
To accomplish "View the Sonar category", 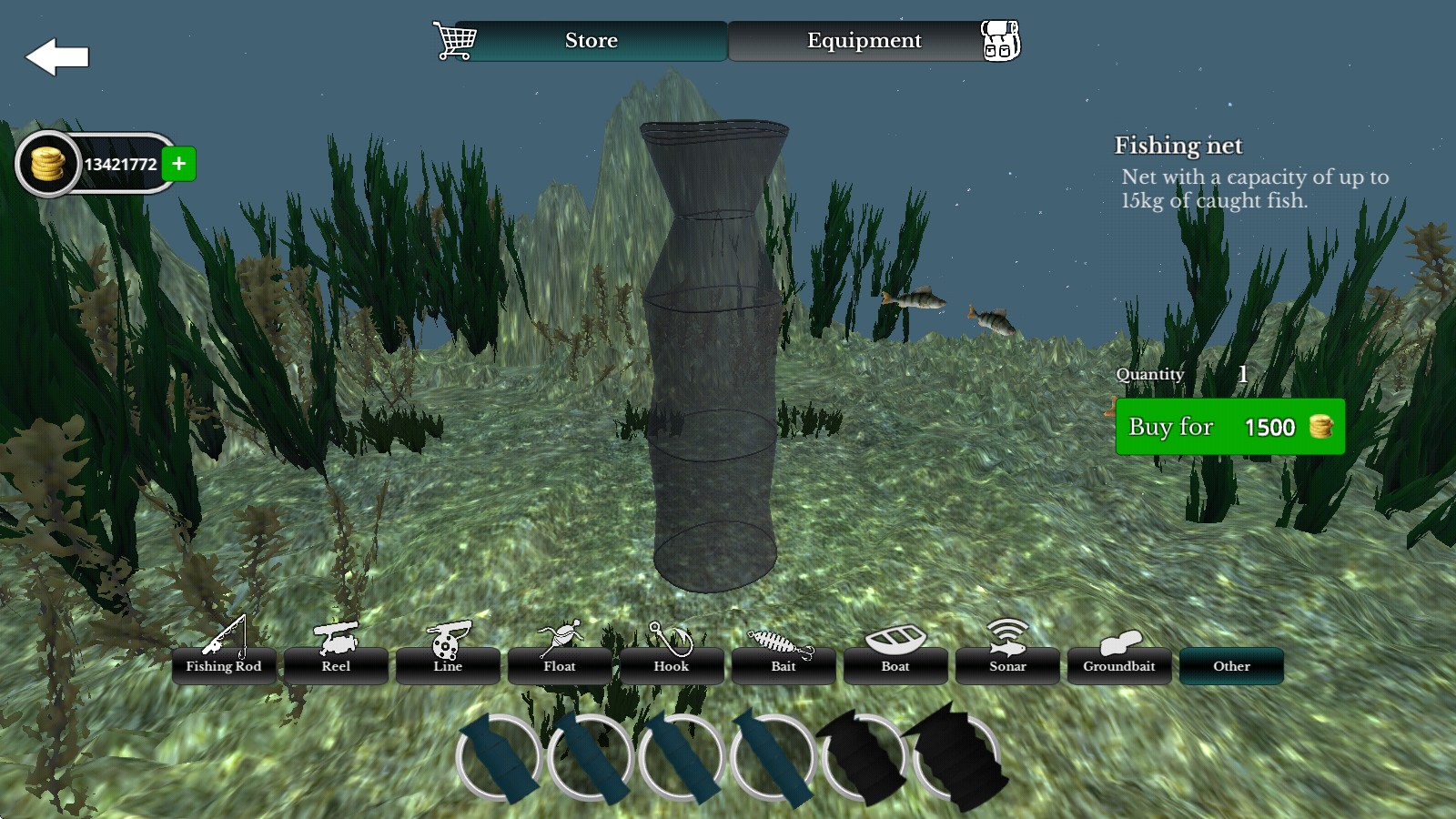I will tap(1007, 665).
